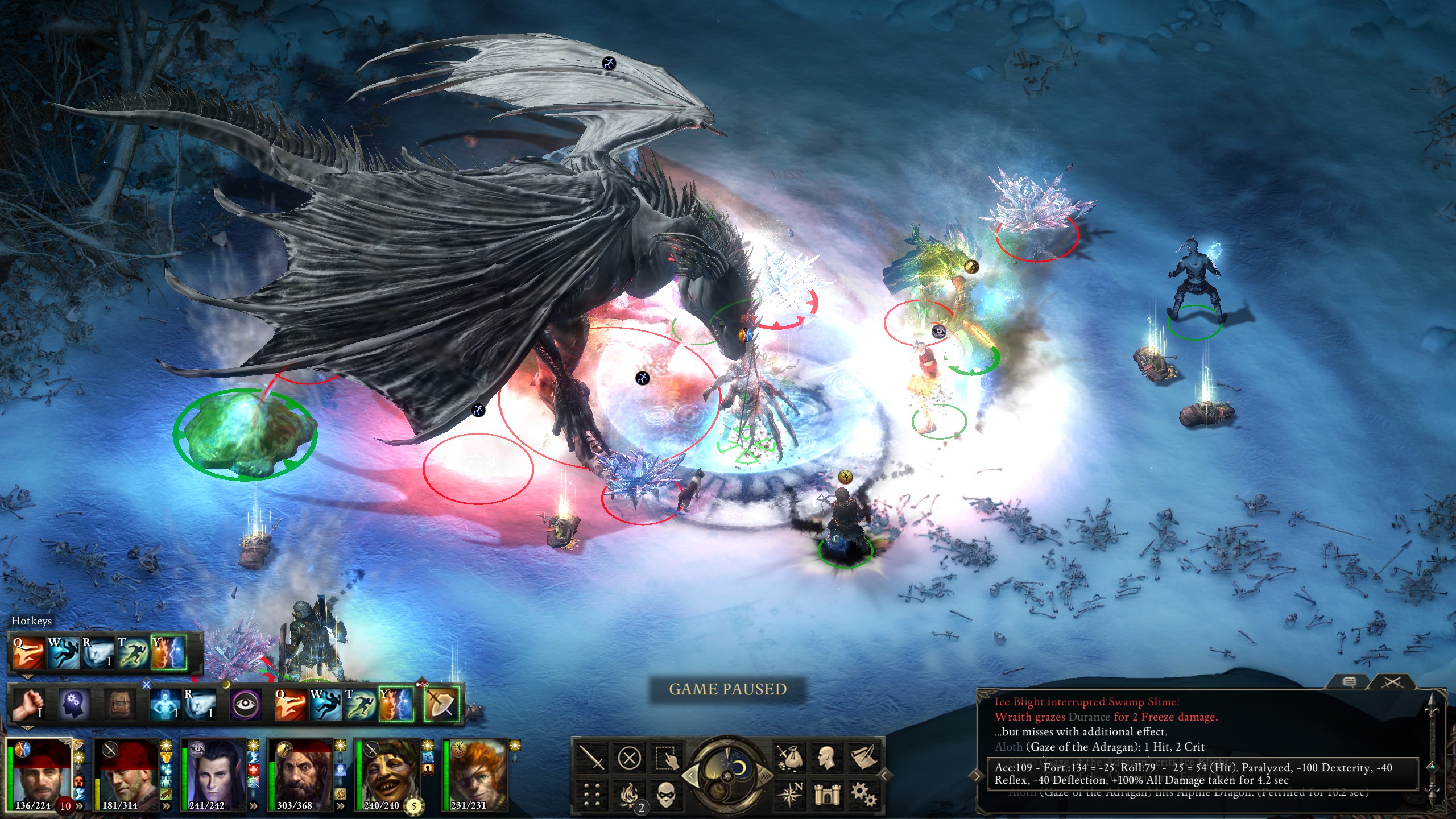The height and width of the screenshot is (819, 1456).
Task: Open the stronghold castle button
Action: point(826,794)
